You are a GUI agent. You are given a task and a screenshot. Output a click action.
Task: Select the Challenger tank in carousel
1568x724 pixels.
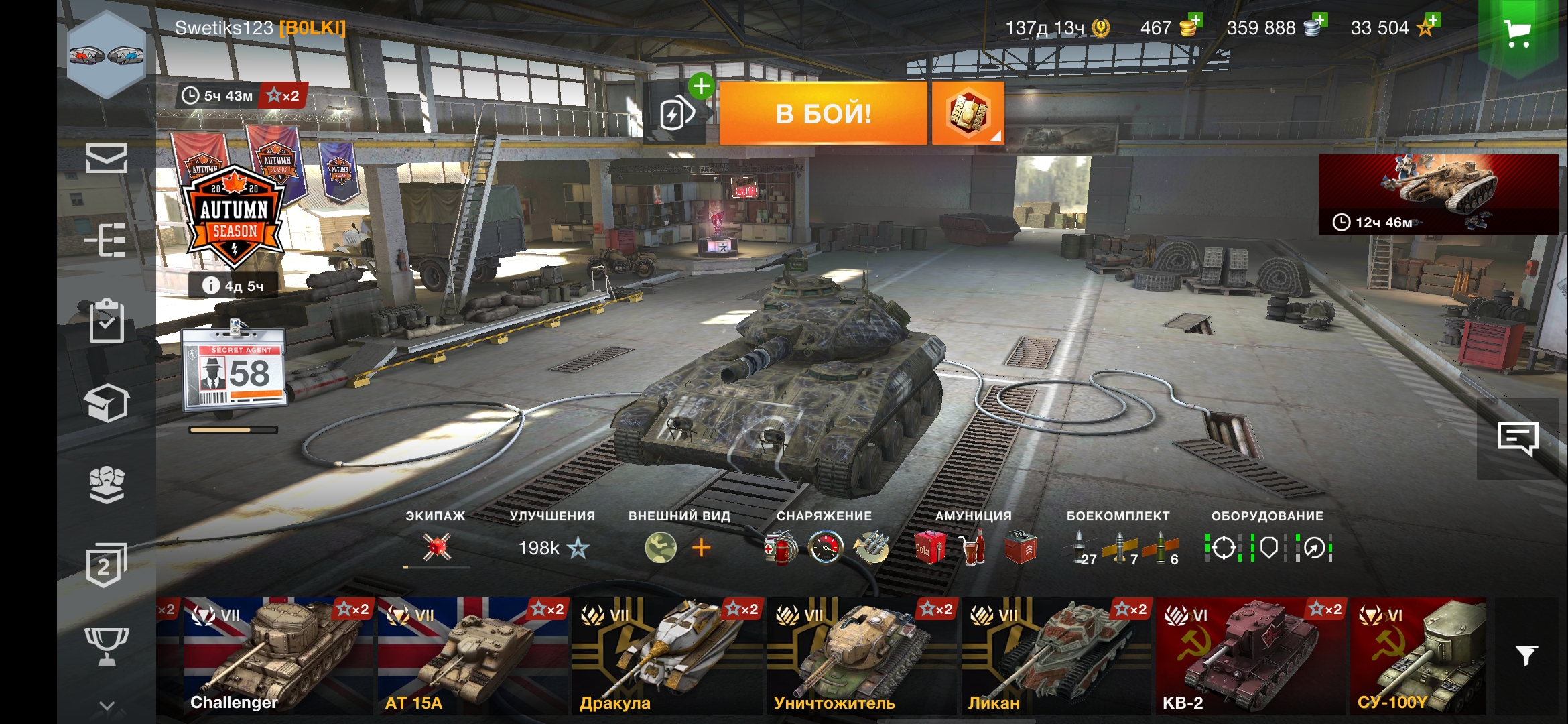277,656
